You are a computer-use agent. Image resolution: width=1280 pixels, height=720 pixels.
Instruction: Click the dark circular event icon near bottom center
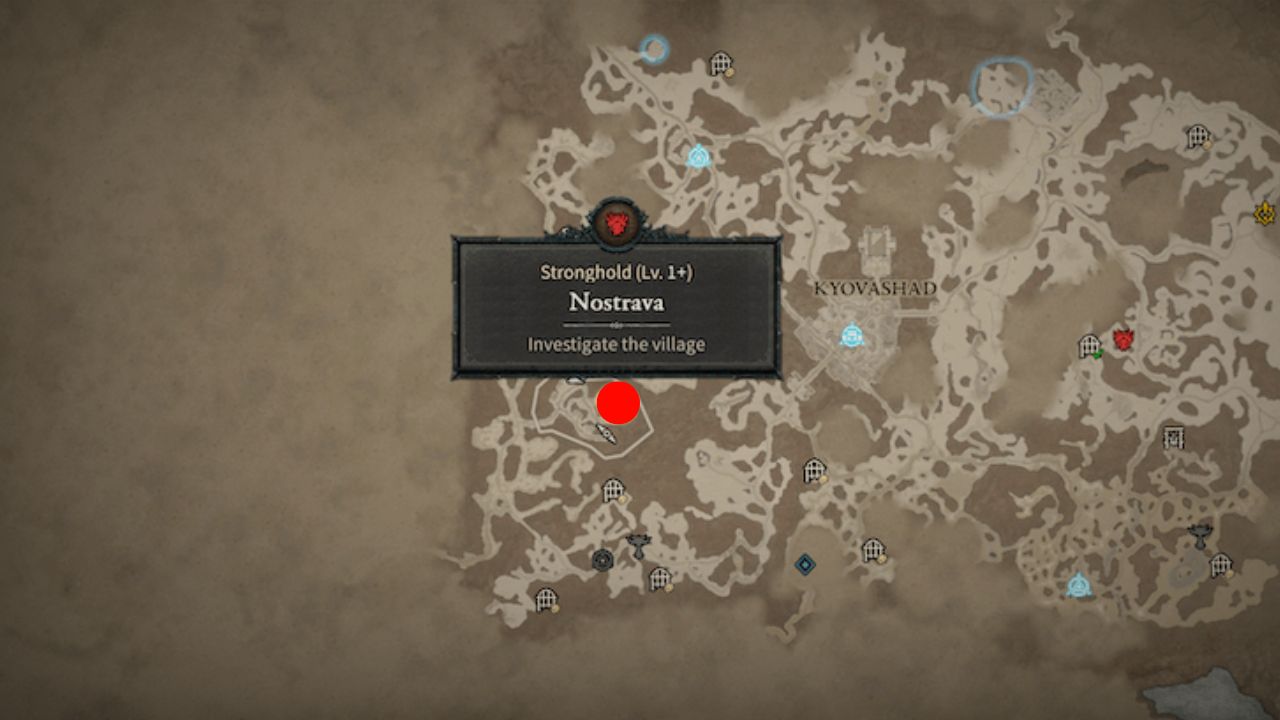(601, 557)
